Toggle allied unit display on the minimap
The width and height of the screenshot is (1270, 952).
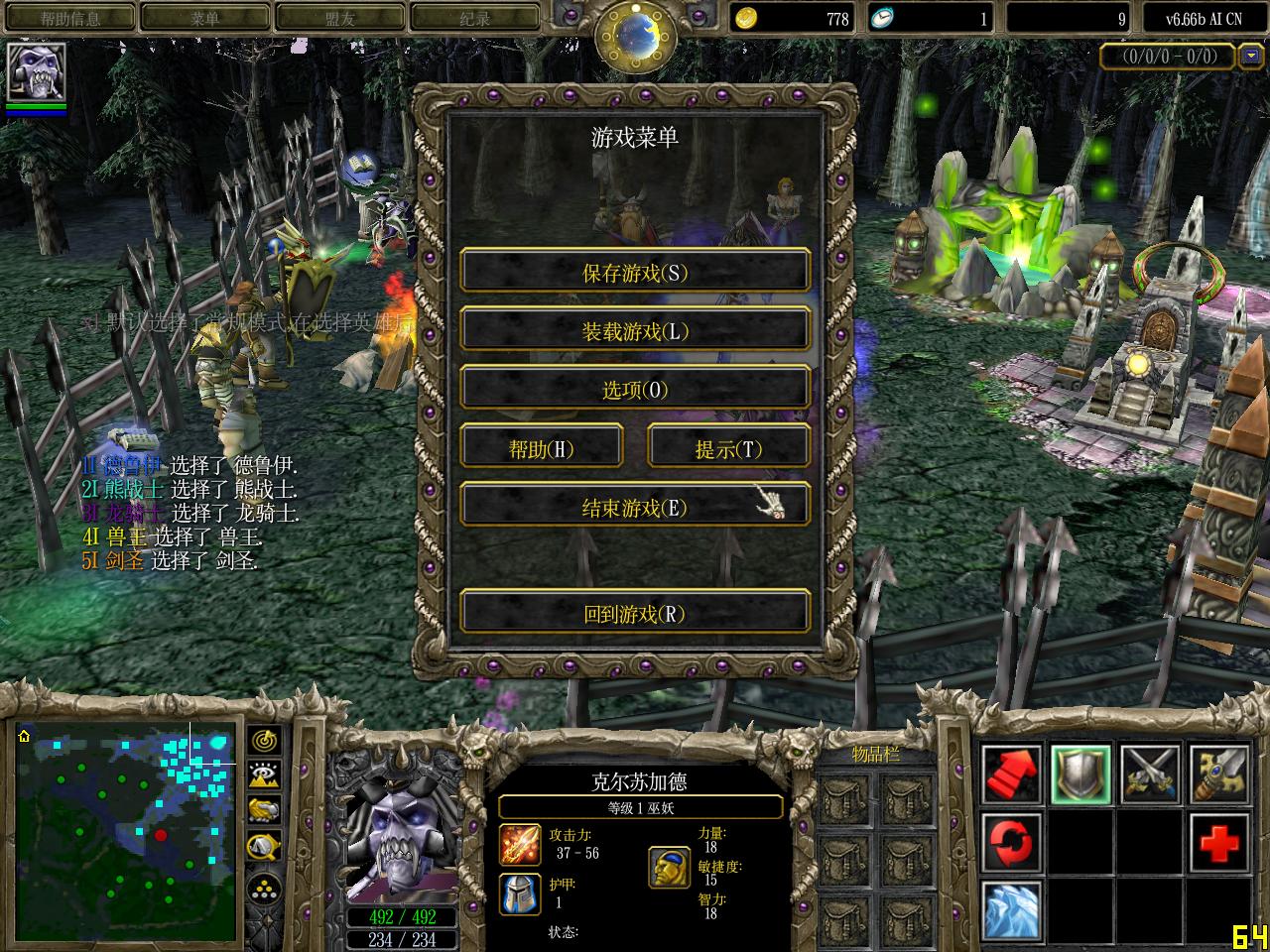pos(263,810)
